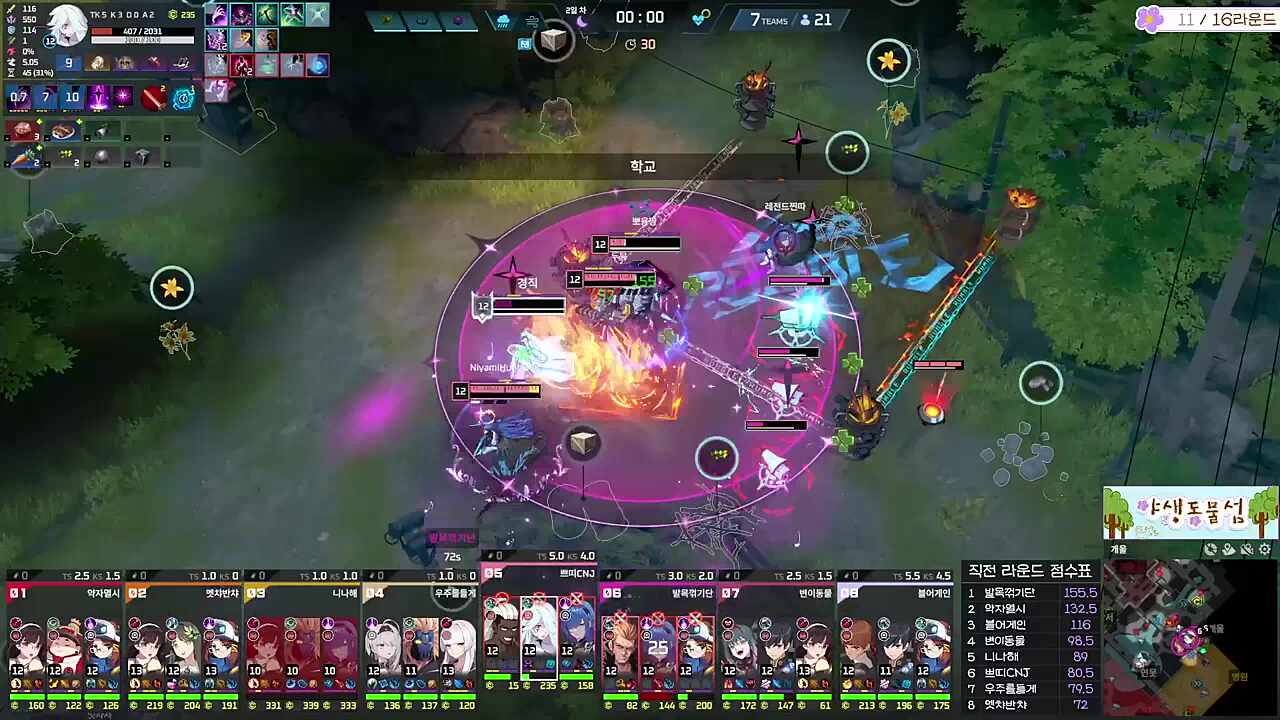
Task: Toggle the rain weather indicator
Action: [x=502, y=22]
